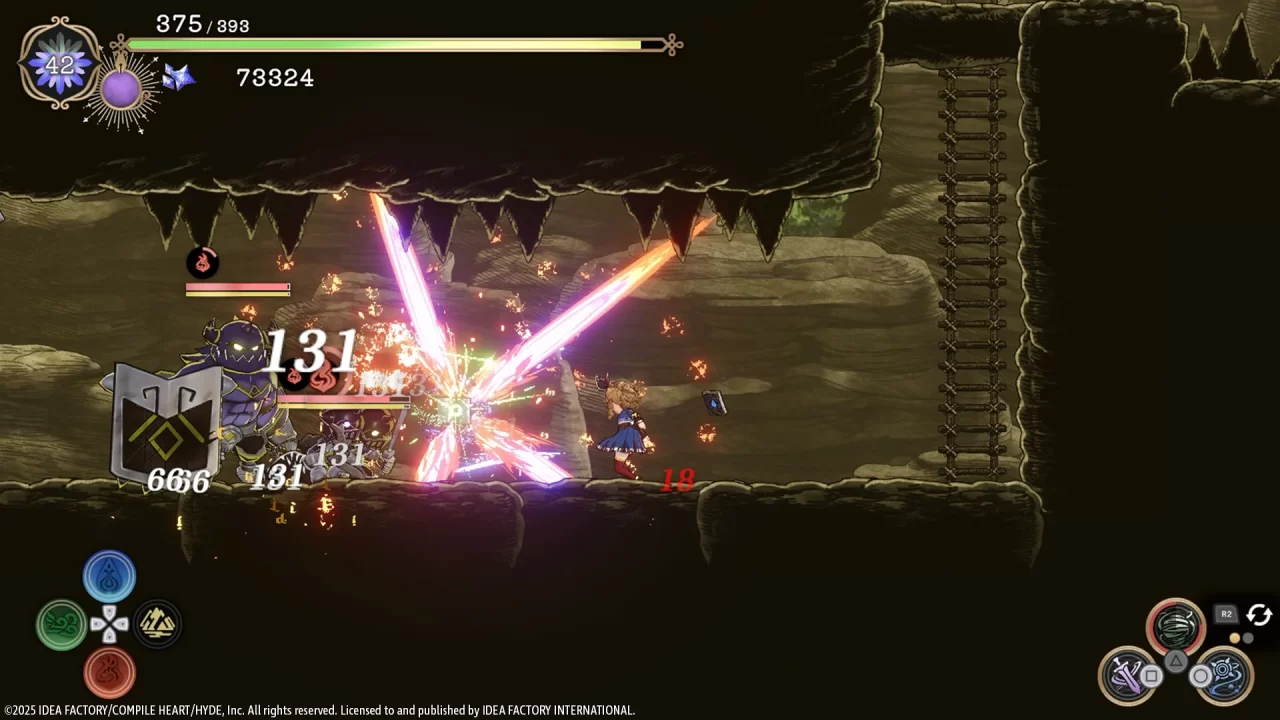
Task: Select the red Fire element rune
Action: coord(110,672)
